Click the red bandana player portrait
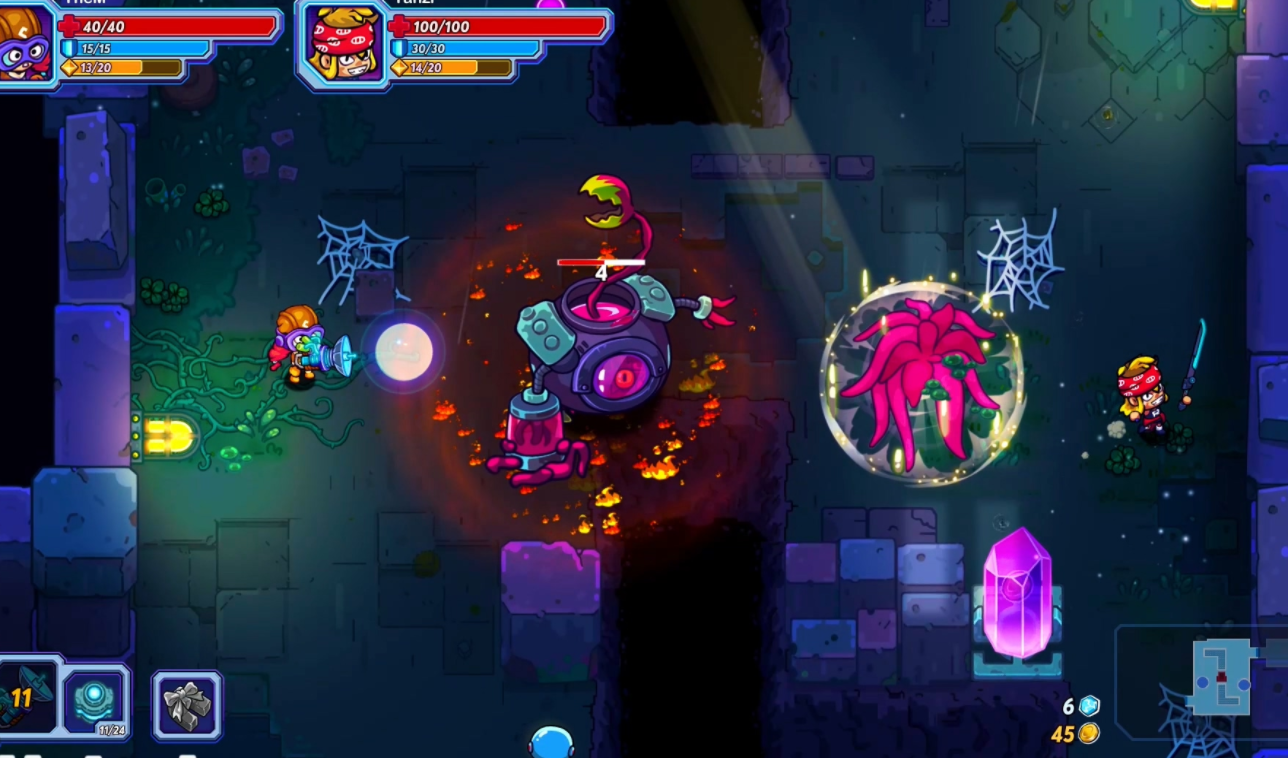The width and height of the screenshot is (1288, 758). coord(341,42)
